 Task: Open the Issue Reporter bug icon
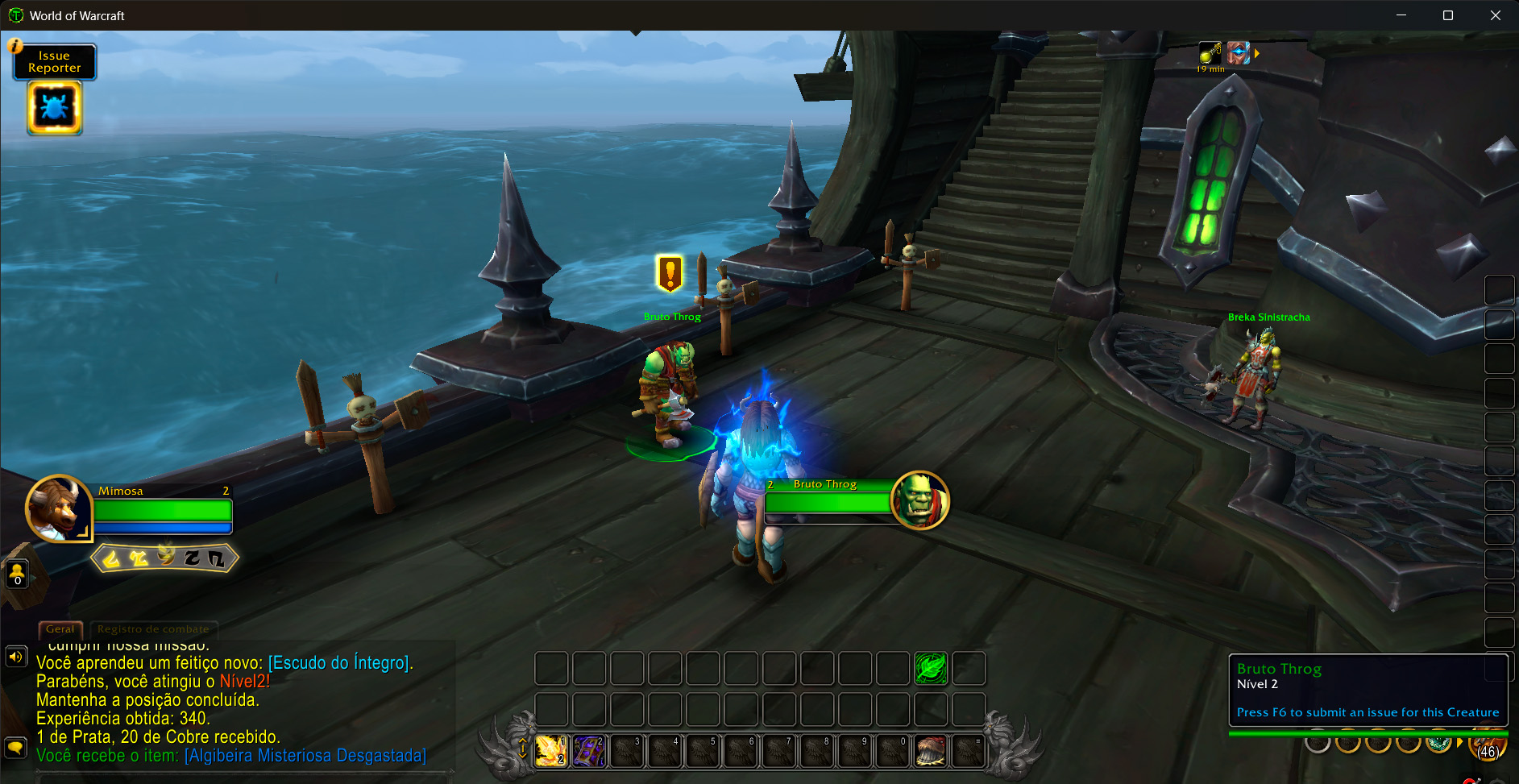coord(54,107)
